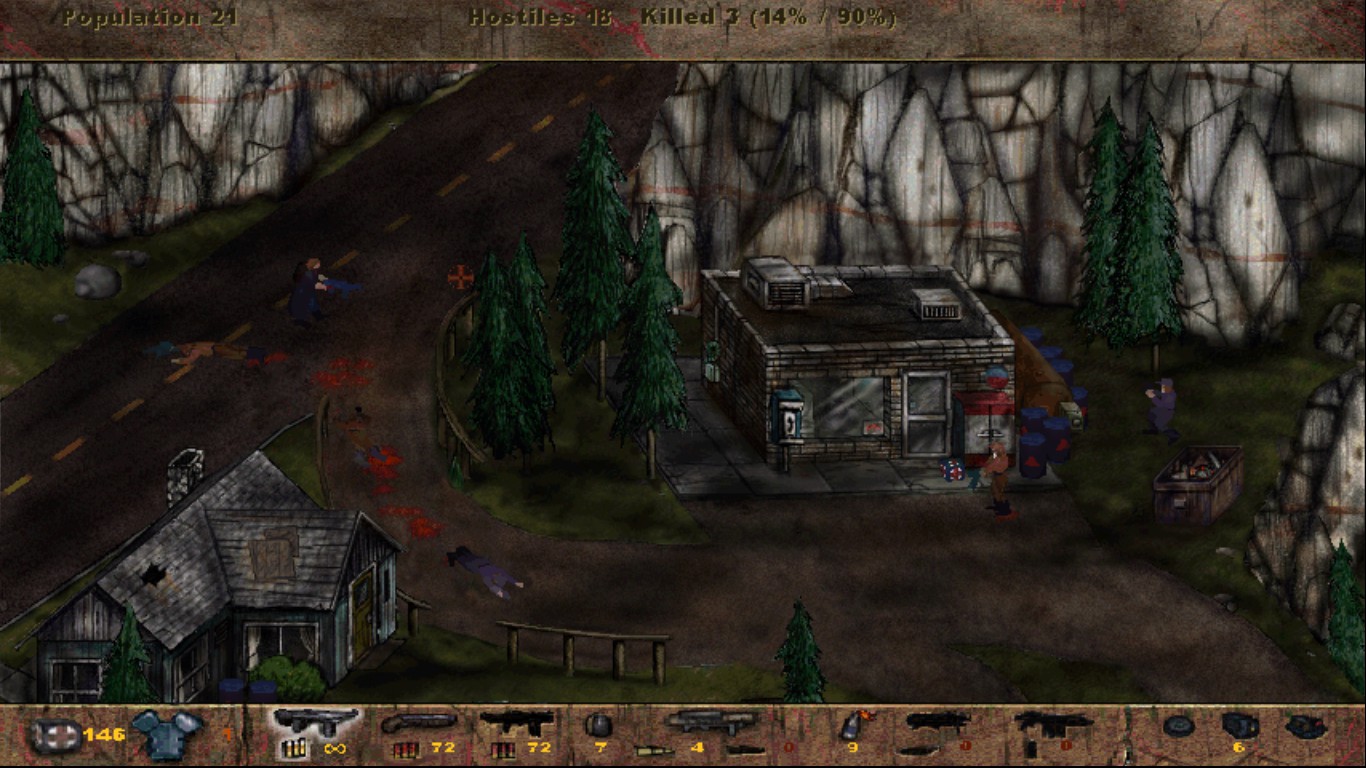Click the red crosshair marker on the road
Screen dimensions: 1366x768
(459, 277)
